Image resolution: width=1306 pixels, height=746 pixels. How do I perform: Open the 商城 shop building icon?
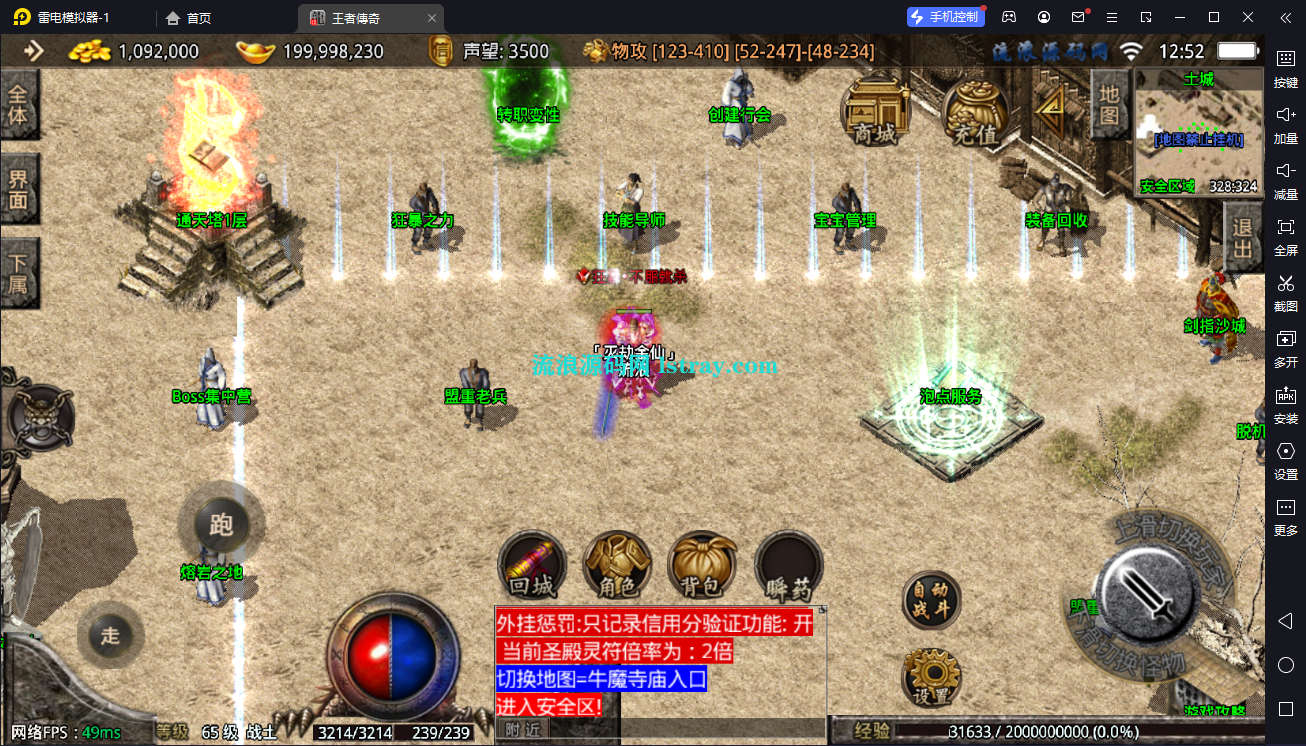point(875,111)
